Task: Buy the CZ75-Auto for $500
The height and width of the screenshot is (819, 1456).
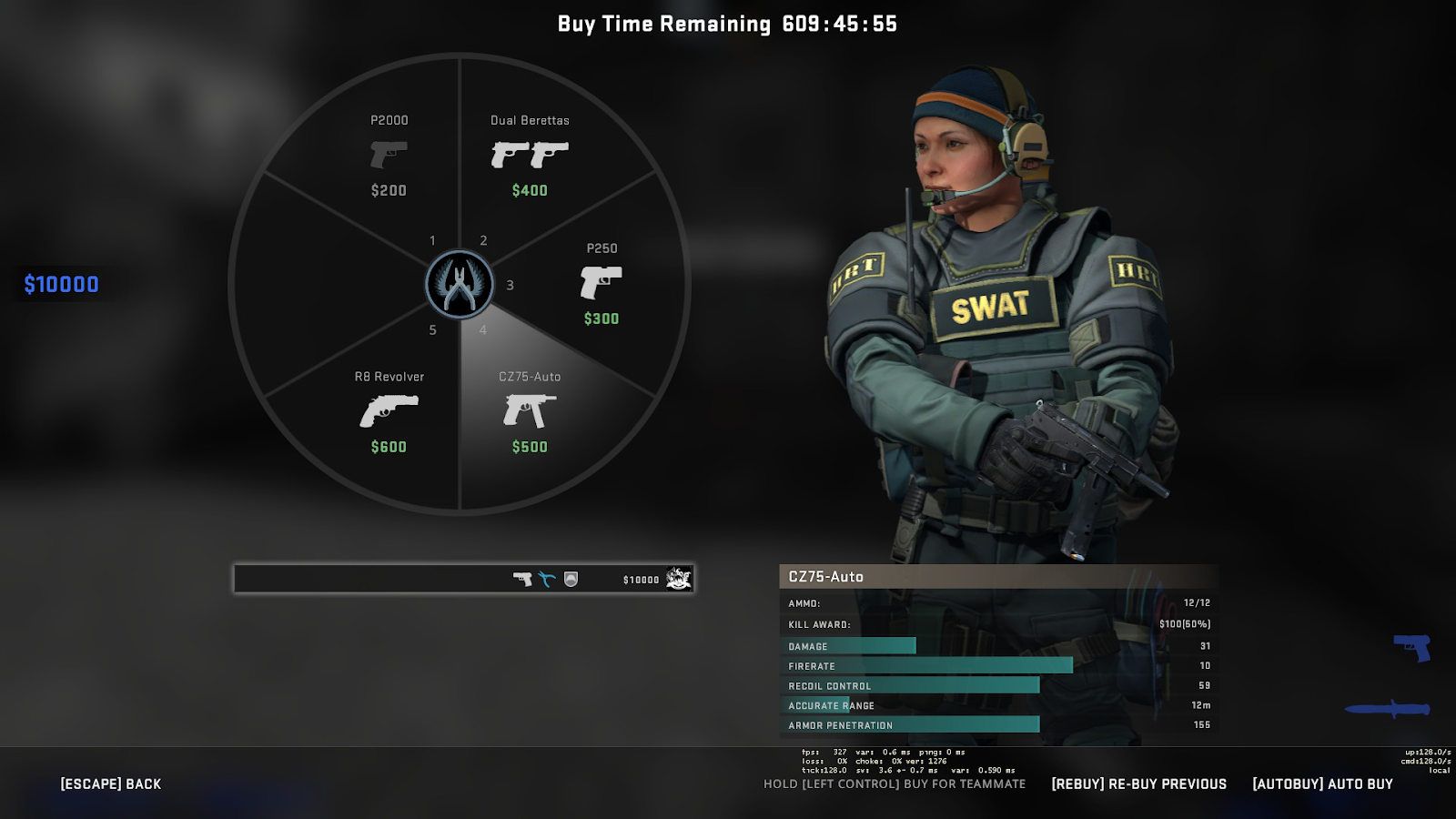Action: tap(530, 412)
